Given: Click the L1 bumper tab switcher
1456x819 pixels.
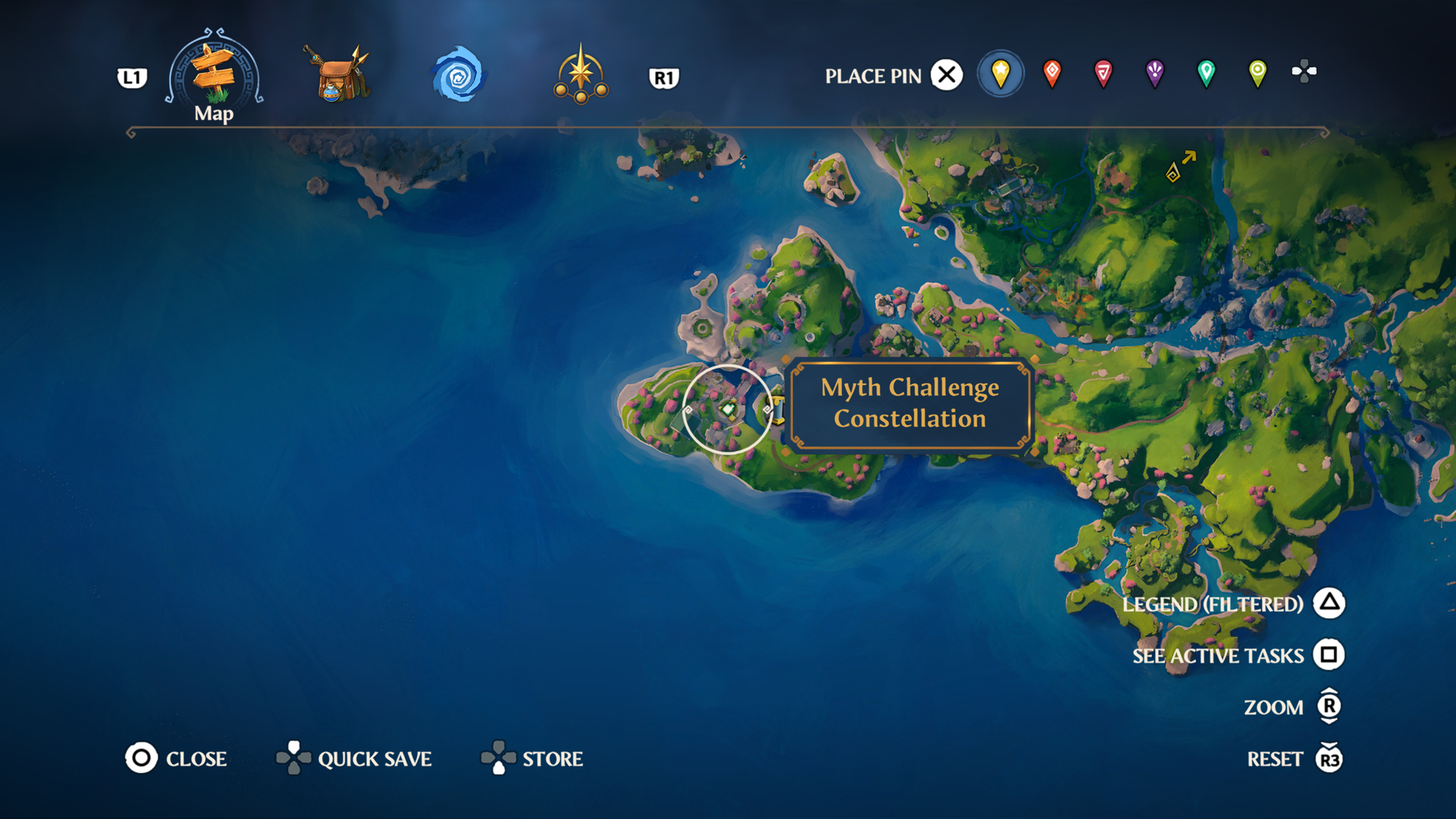Looking at the screenshot, I should [x=130, y=77].
